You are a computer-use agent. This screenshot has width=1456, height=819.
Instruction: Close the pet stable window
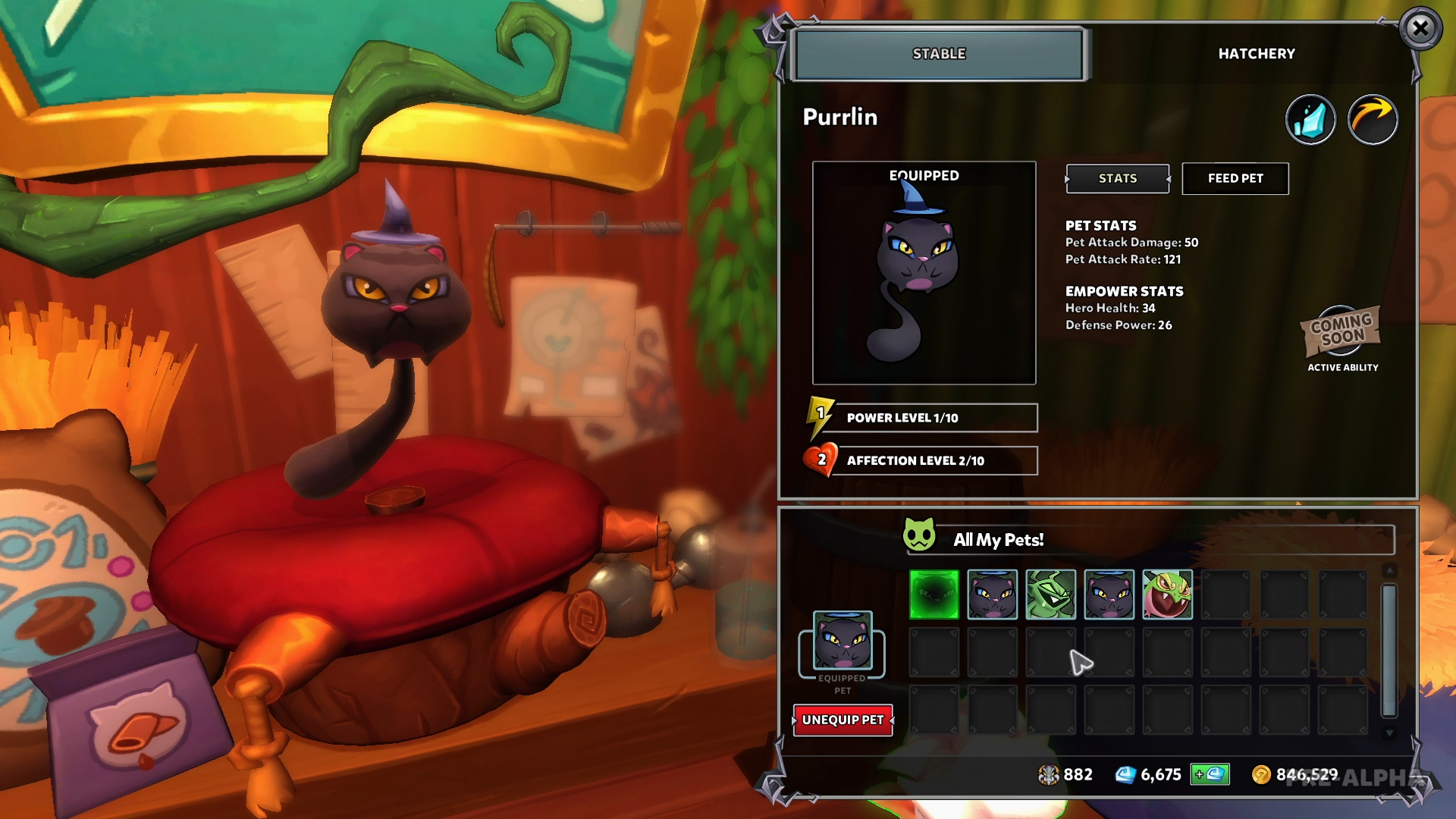[1420, 29]
